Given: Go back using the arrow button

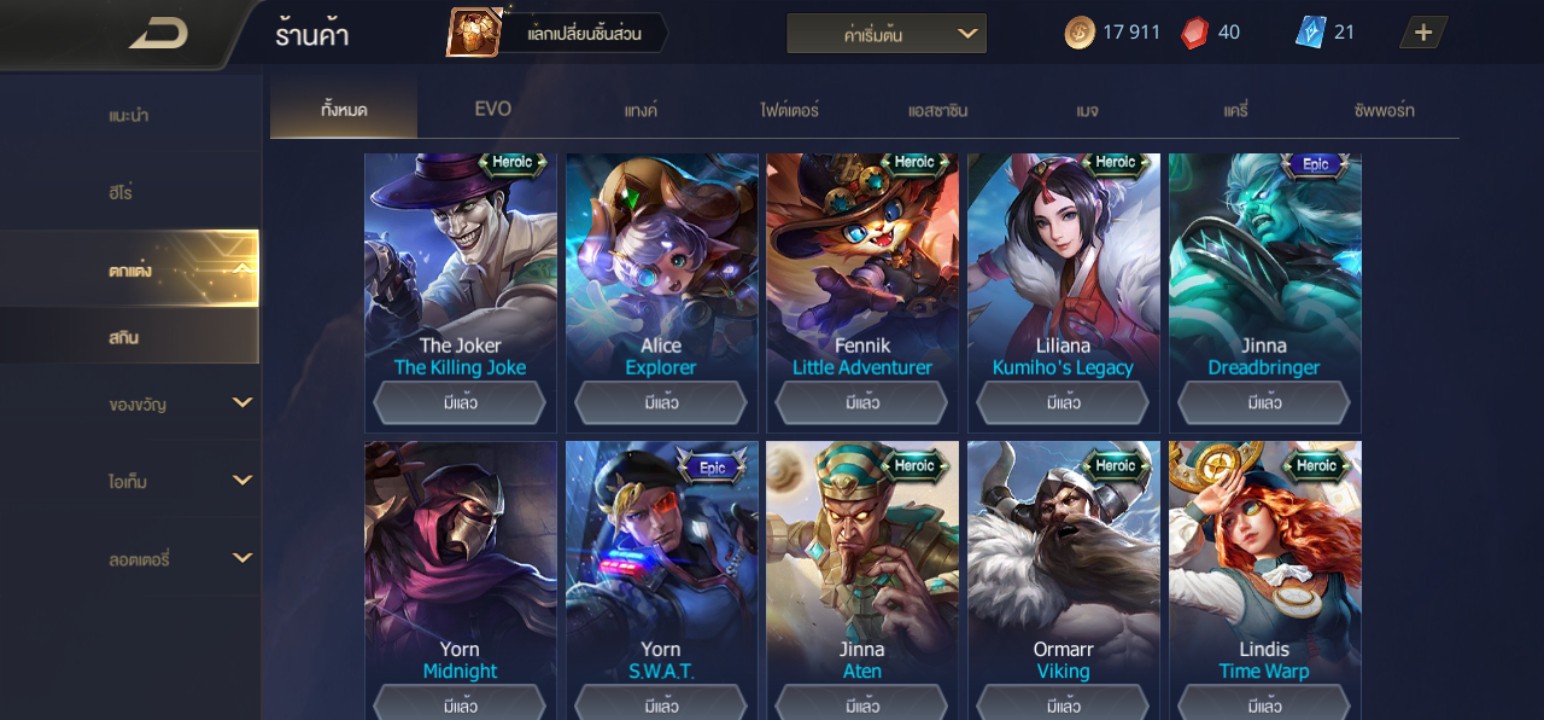Looking at the screenshot, I should (x=158, y=35).
